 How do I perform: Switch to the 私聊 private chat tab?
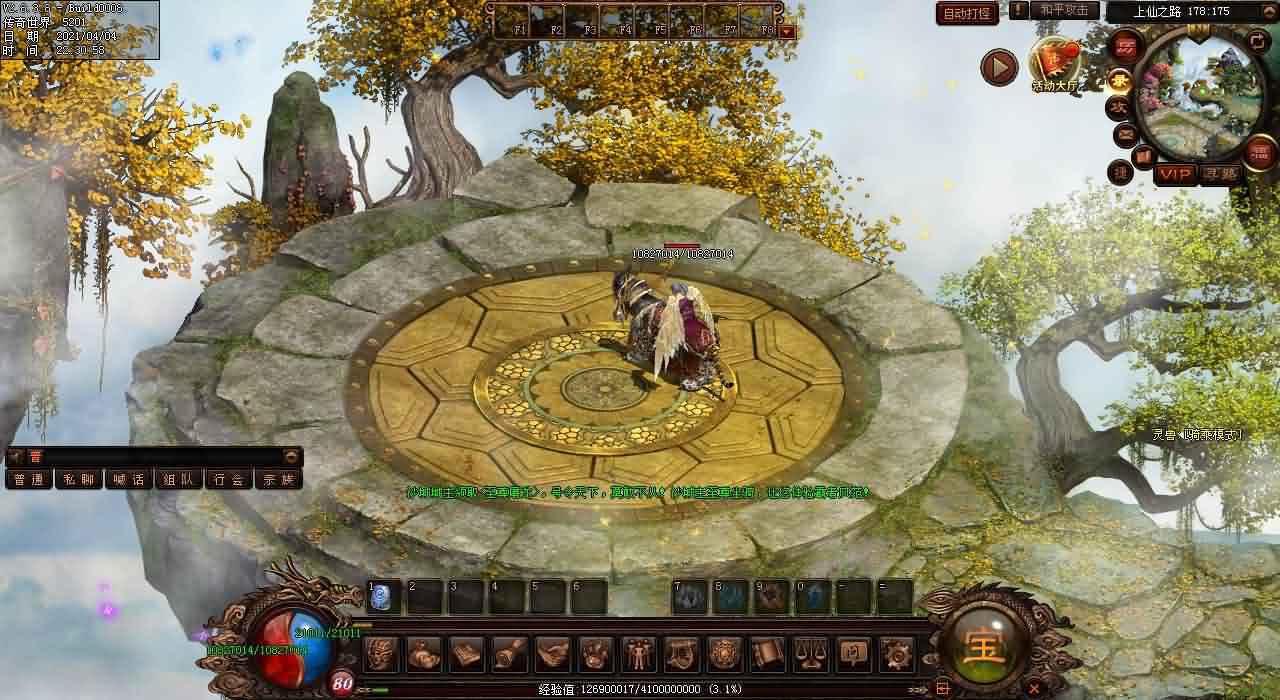79,479
